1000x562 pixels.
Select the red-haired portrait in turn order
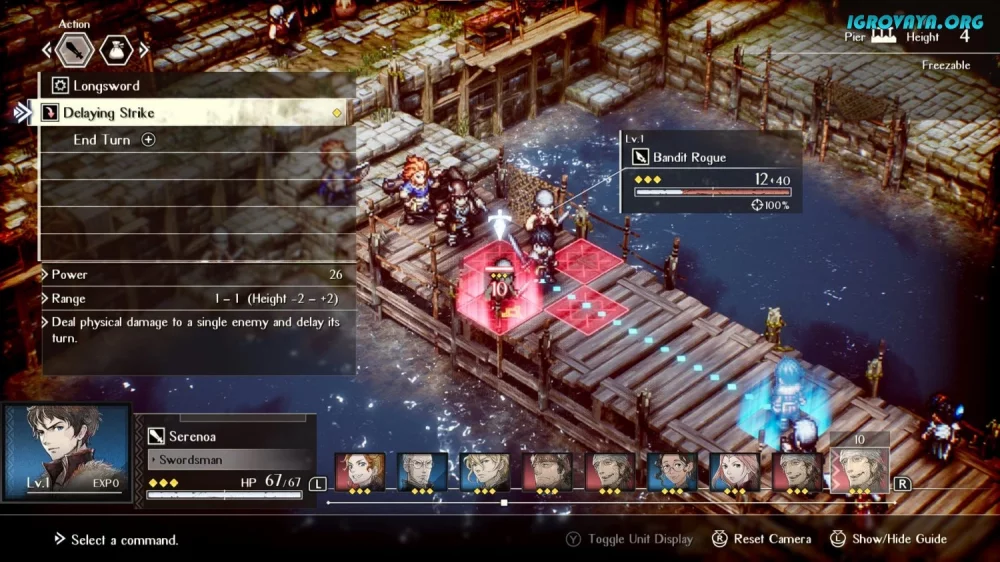pyautogui.click(x=360, y=471)
